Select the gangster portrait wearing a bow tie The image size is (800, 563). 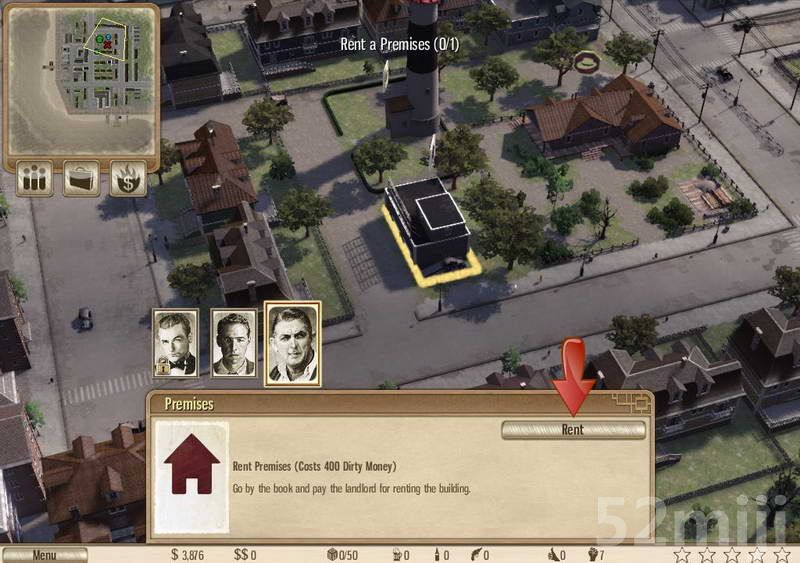pyautogui.click(x=175, y=343)
